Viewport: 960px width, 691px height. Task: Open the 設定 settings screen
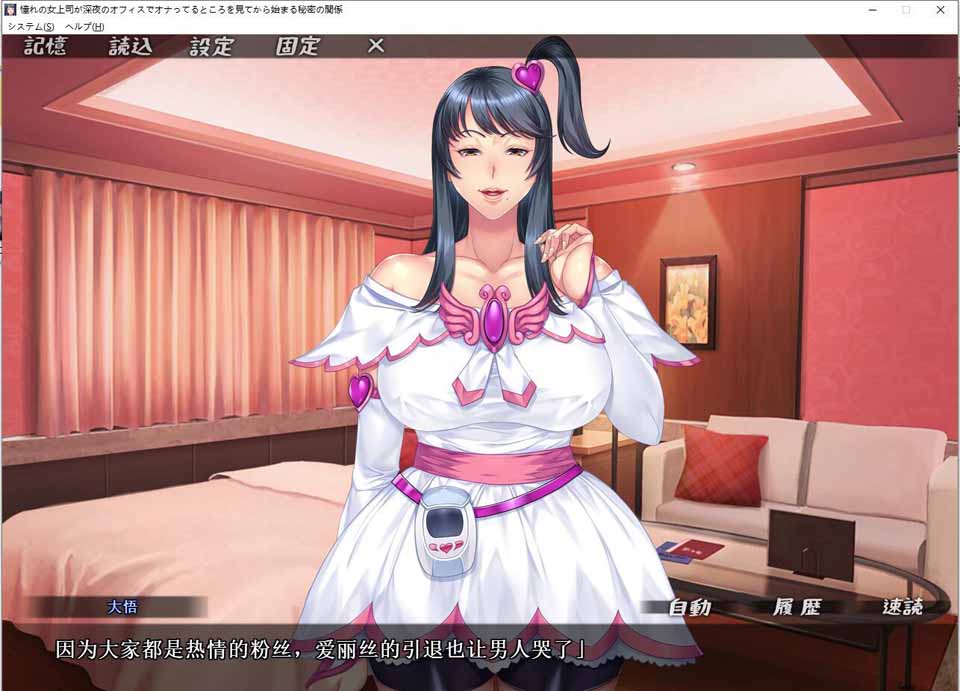pyautogui.click(x=211, y=46)
